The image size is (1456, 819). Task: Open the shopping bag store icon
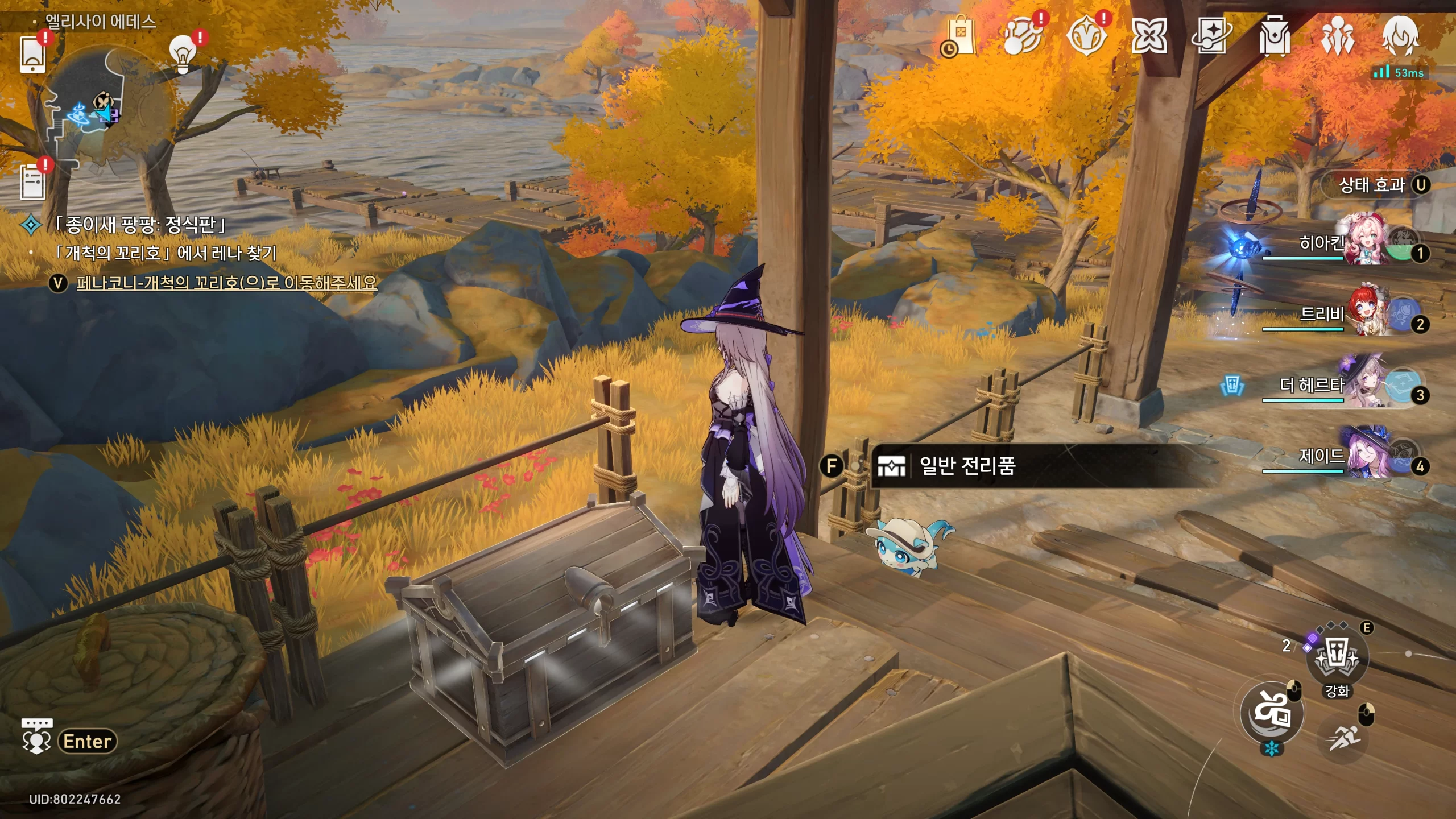tap(960, 36)
